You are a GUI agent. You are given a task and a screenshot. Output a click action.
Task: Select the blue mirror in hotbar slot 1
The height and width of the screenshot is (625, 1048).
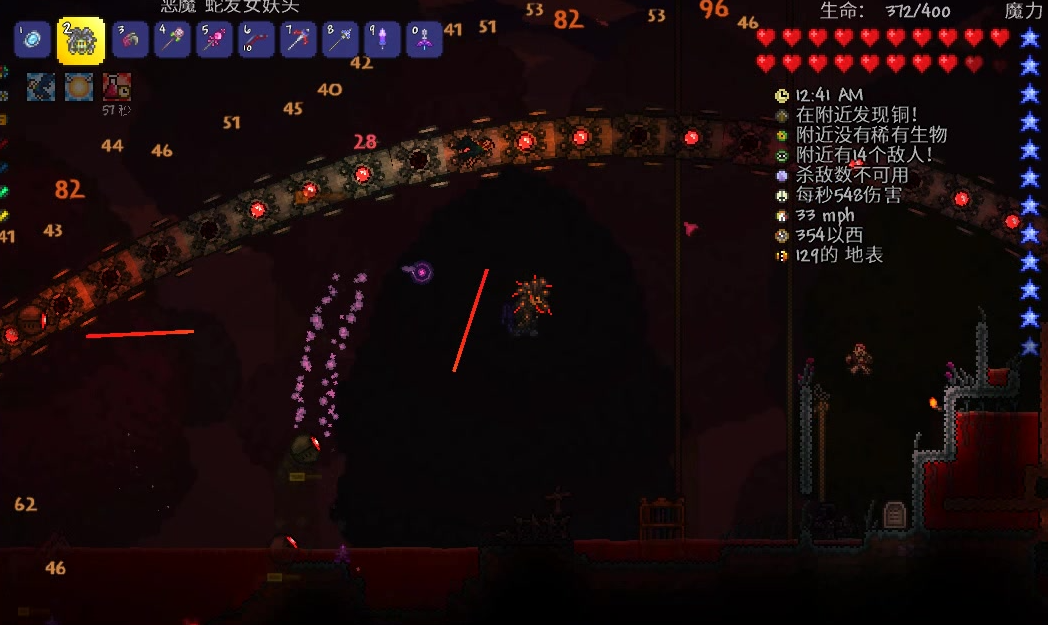pos(32,40)
